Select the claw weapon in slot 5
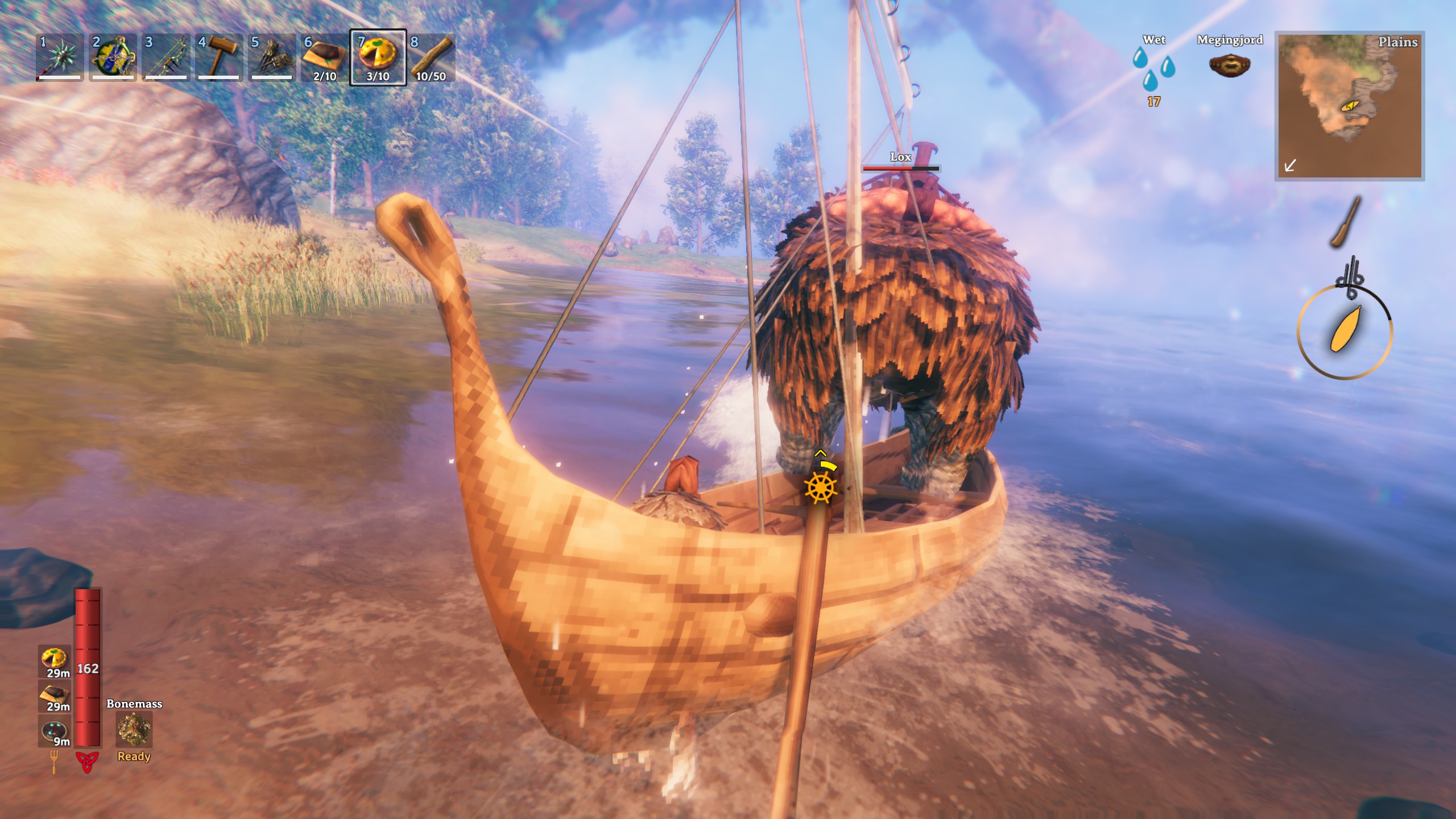 coord(272,57)
